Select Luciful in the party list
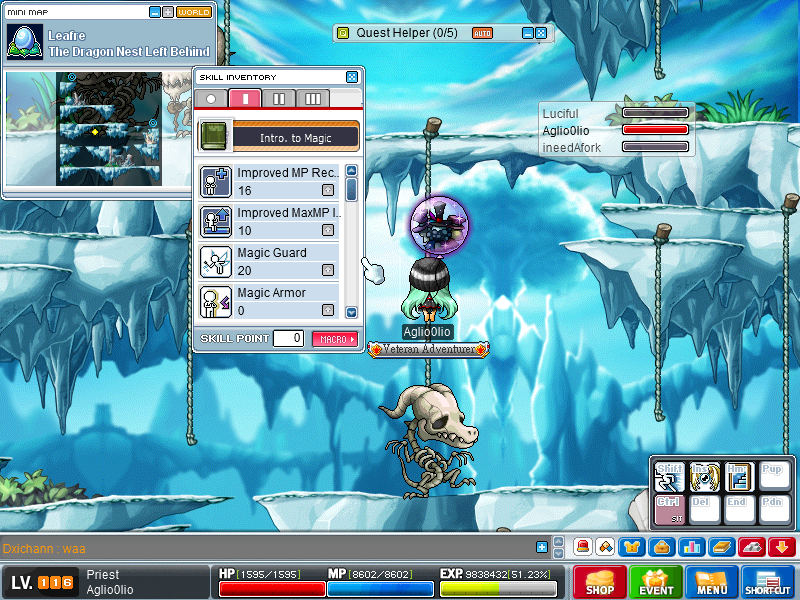The height and width of the screenshot is (600, 800). tap(560, 114)
